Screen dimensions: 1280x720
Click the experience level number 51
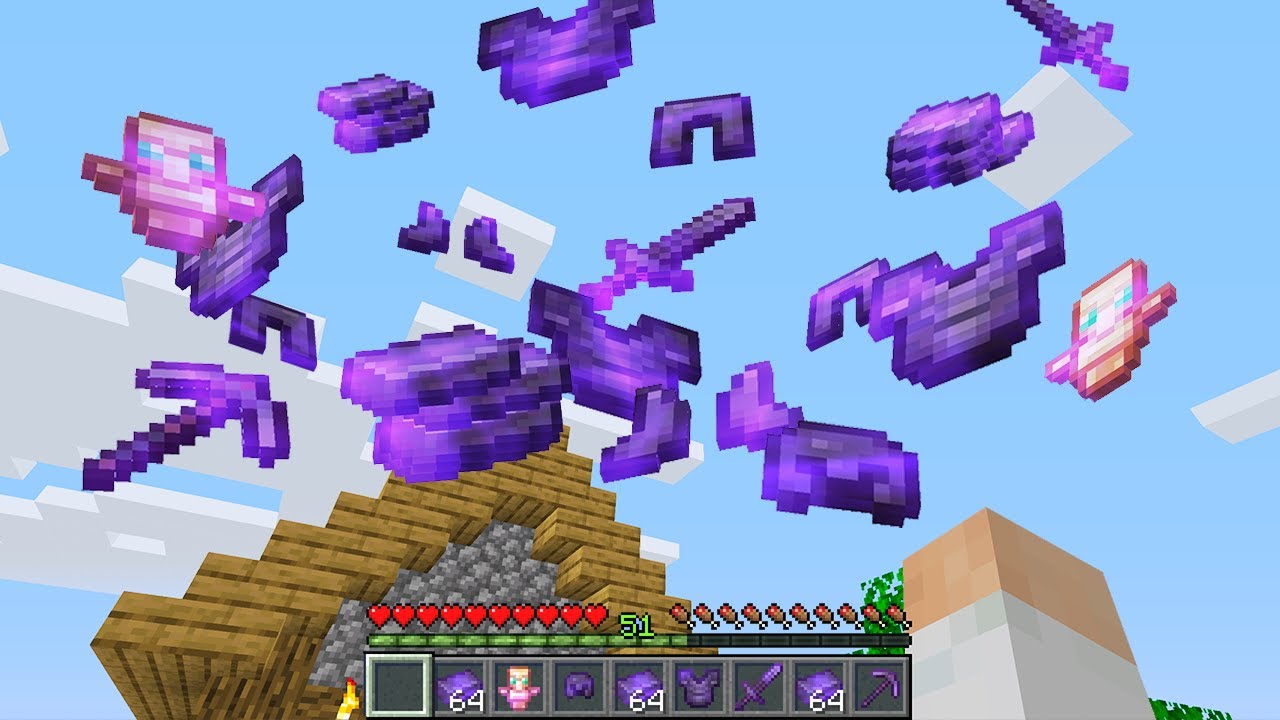point(633,623)
